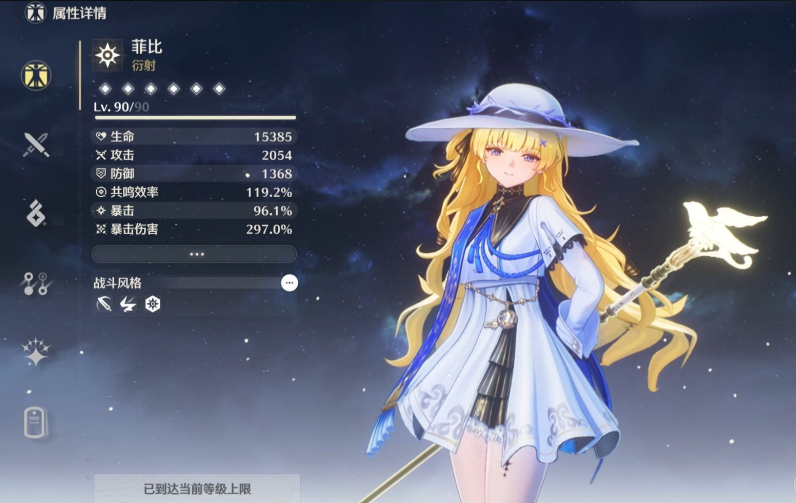Open the echoes tab in sidebar
Viewport: 796px width, 503px height.
point(37,213)
